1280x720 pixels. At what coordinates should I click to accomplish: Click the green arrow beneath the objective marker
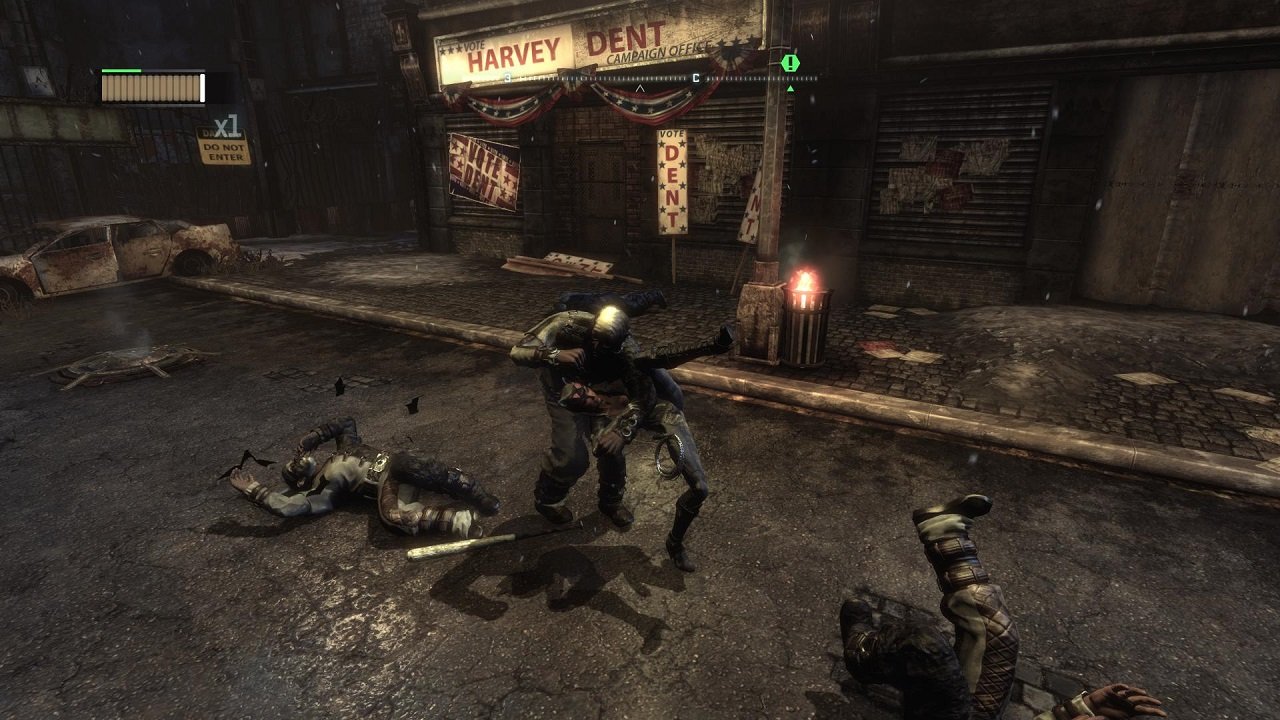pyautogui.click(x=791, y=88)
